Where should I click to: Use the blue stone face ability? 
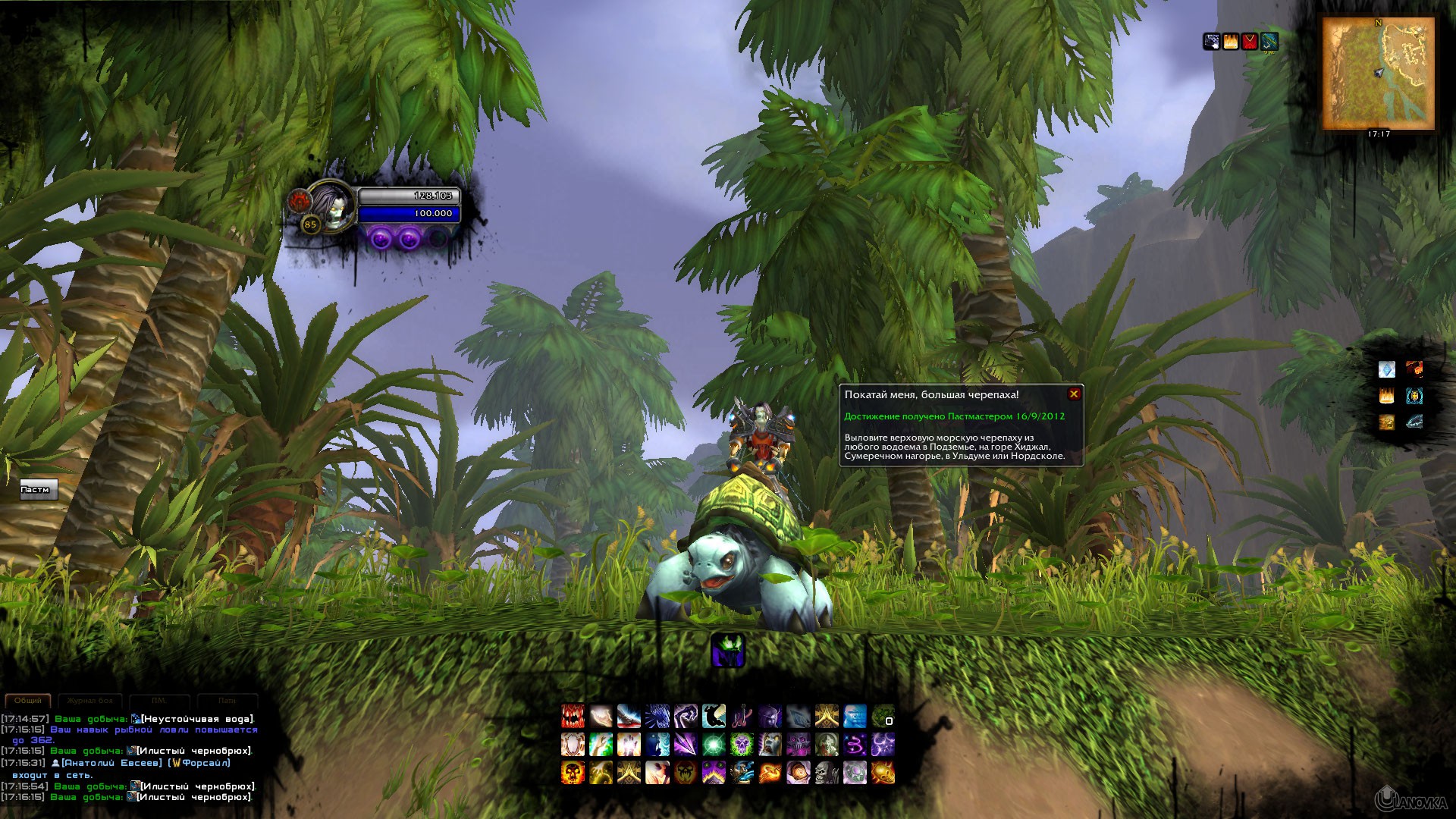(x=855, y=716)
